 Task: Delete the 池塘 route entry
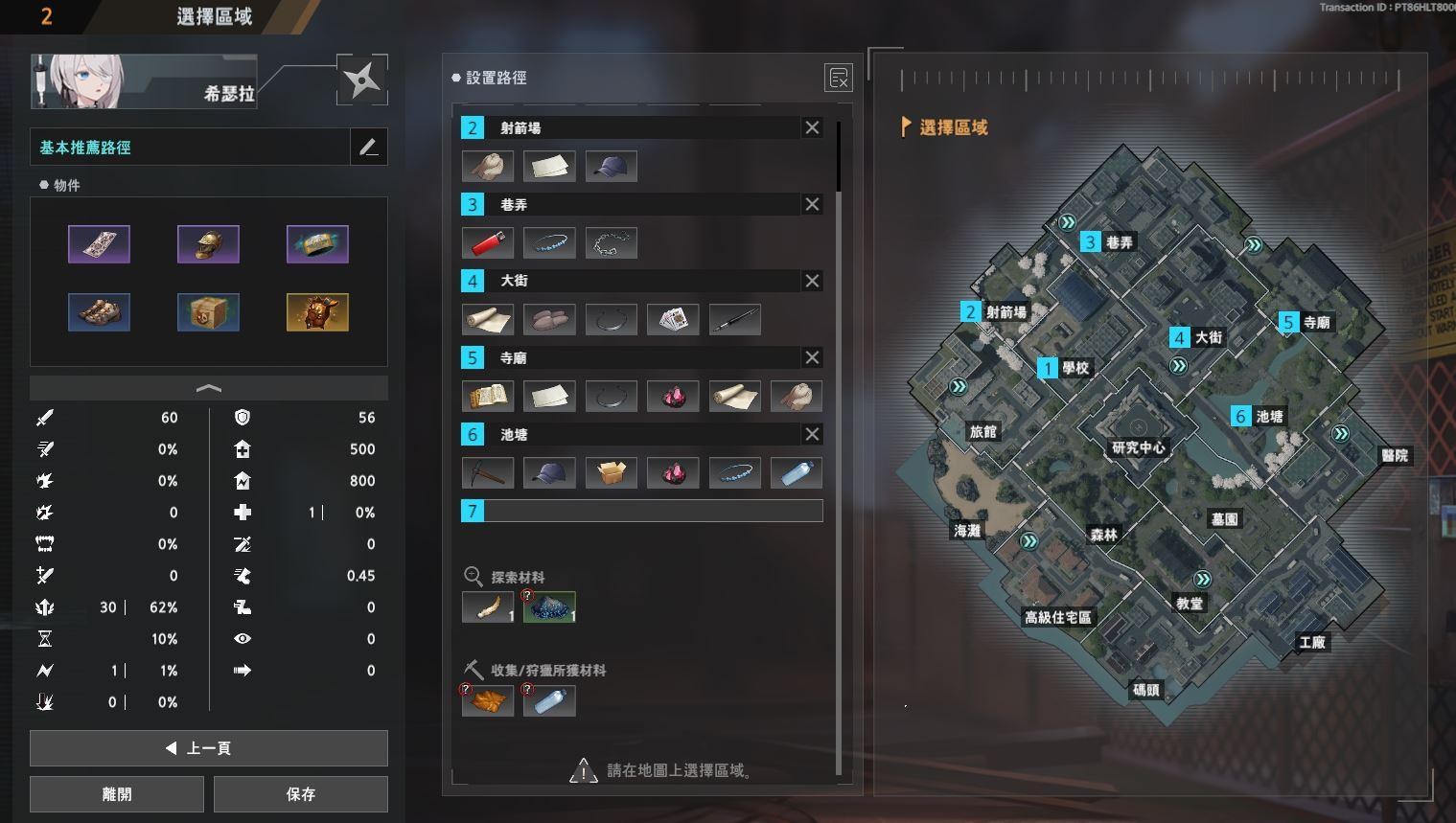tap(812, 434)
